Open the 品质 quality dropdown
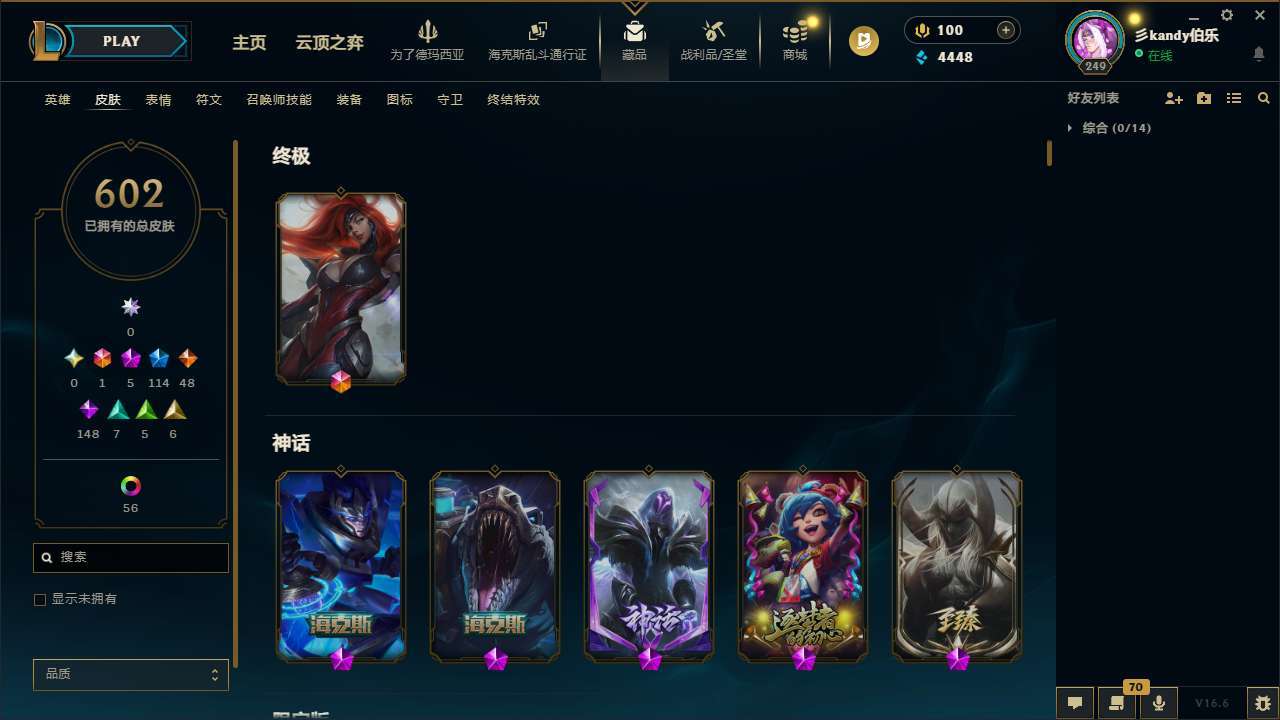 [x=130, y=674]
